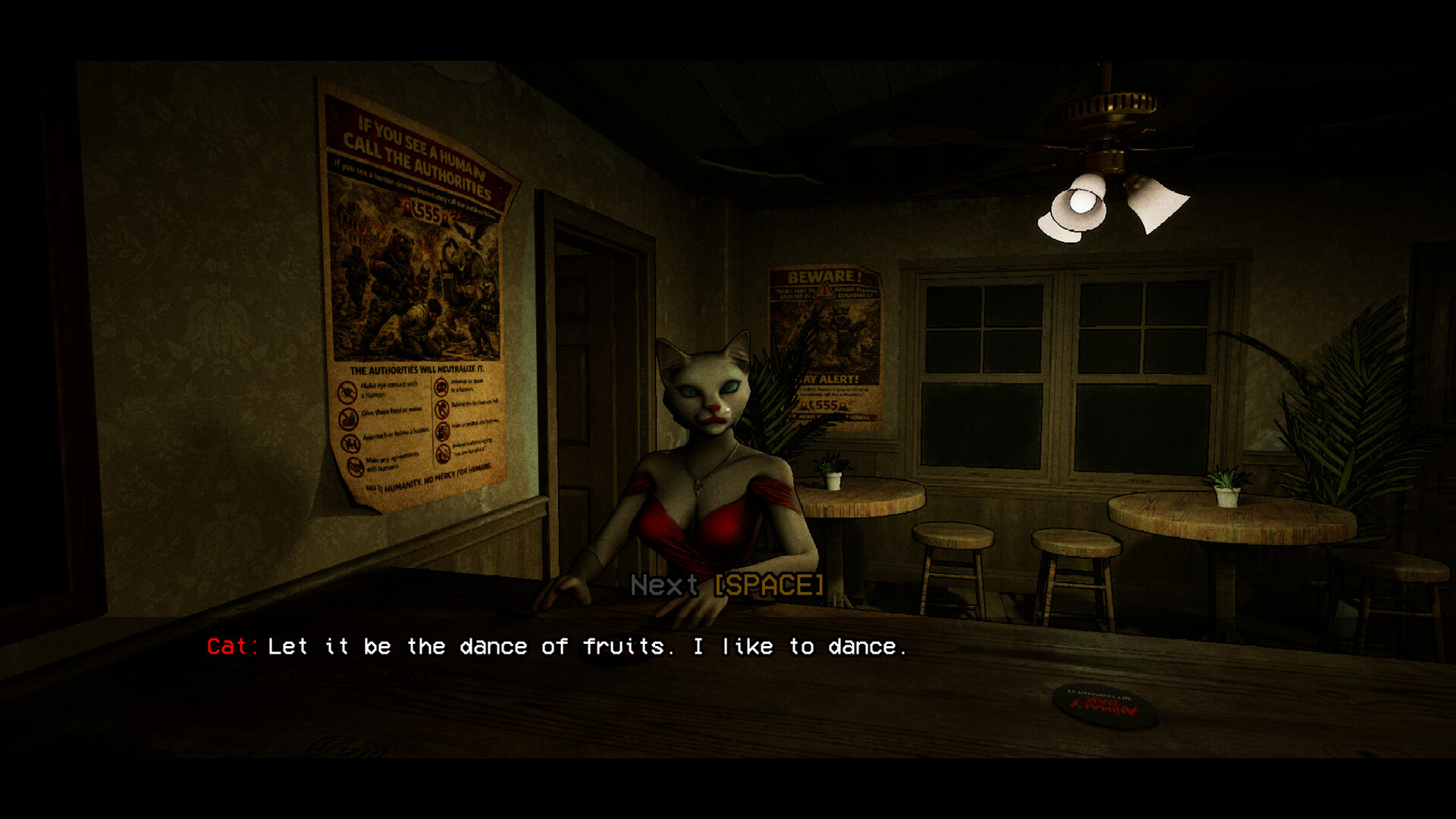Select the no-speaking-to-humans icon
This screenshot has height=819, width=1456.
[x=441, y=388]
